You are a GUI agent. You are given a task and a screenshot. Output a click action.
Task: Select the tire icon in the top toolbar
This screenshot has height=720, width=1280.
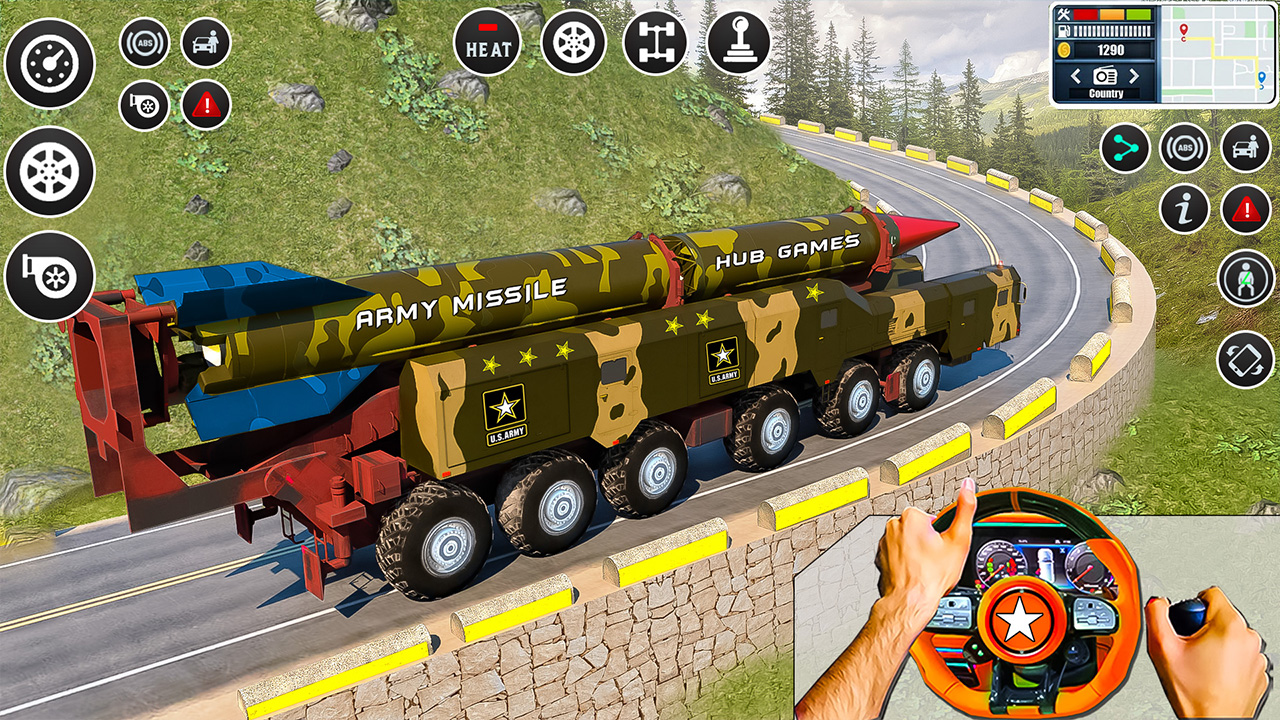tap(572, 43)
